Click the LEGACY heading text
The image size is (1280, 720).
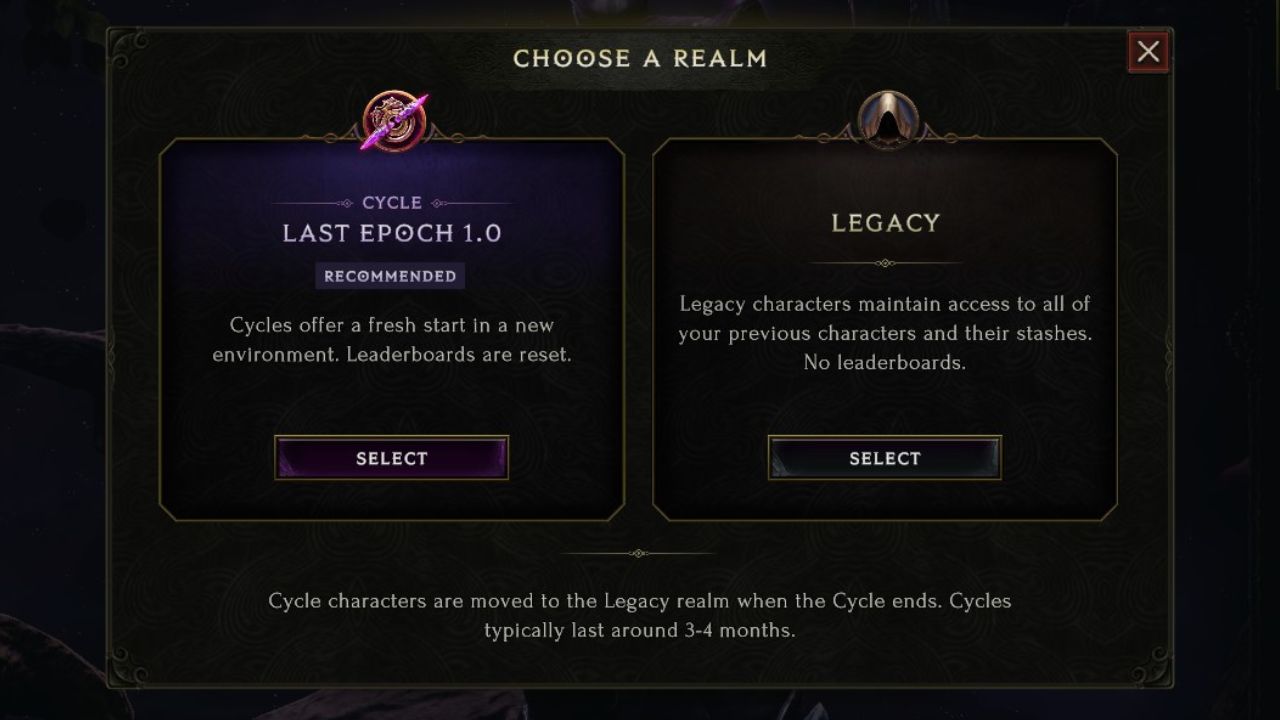tap(884, 222)
